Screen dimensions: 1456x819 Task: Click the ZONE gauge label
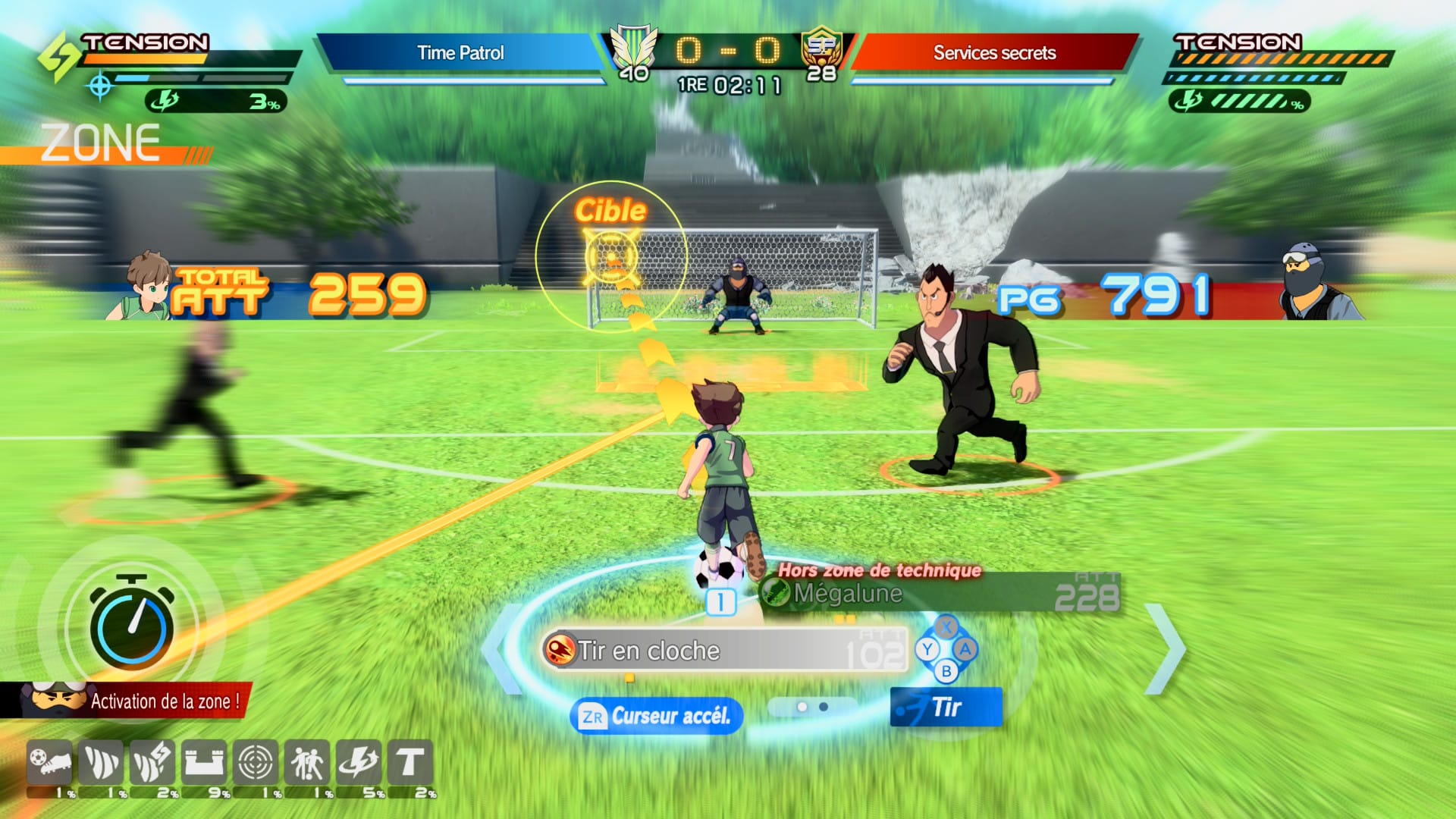pos(101,143)
